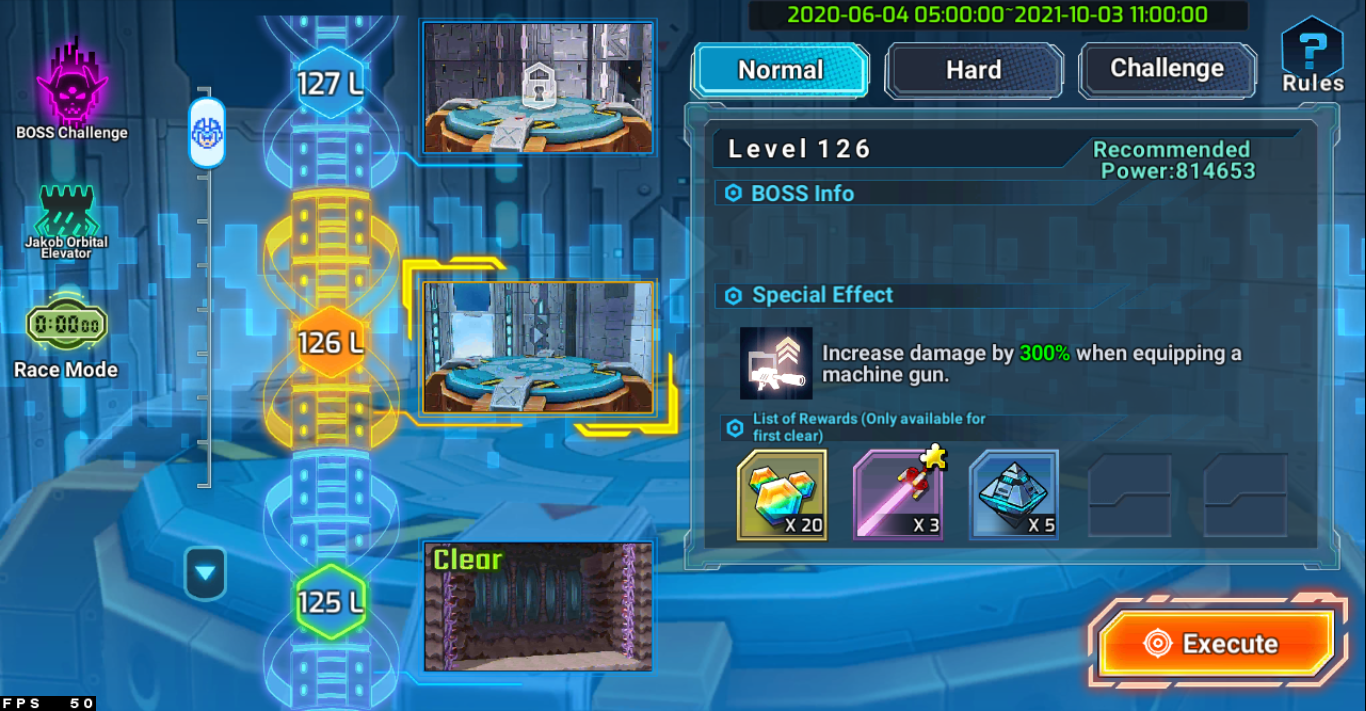Screen dimensions: 1366x711
Task: Inspect the rainbow gems x20 reward
Action: pos(782,495)
